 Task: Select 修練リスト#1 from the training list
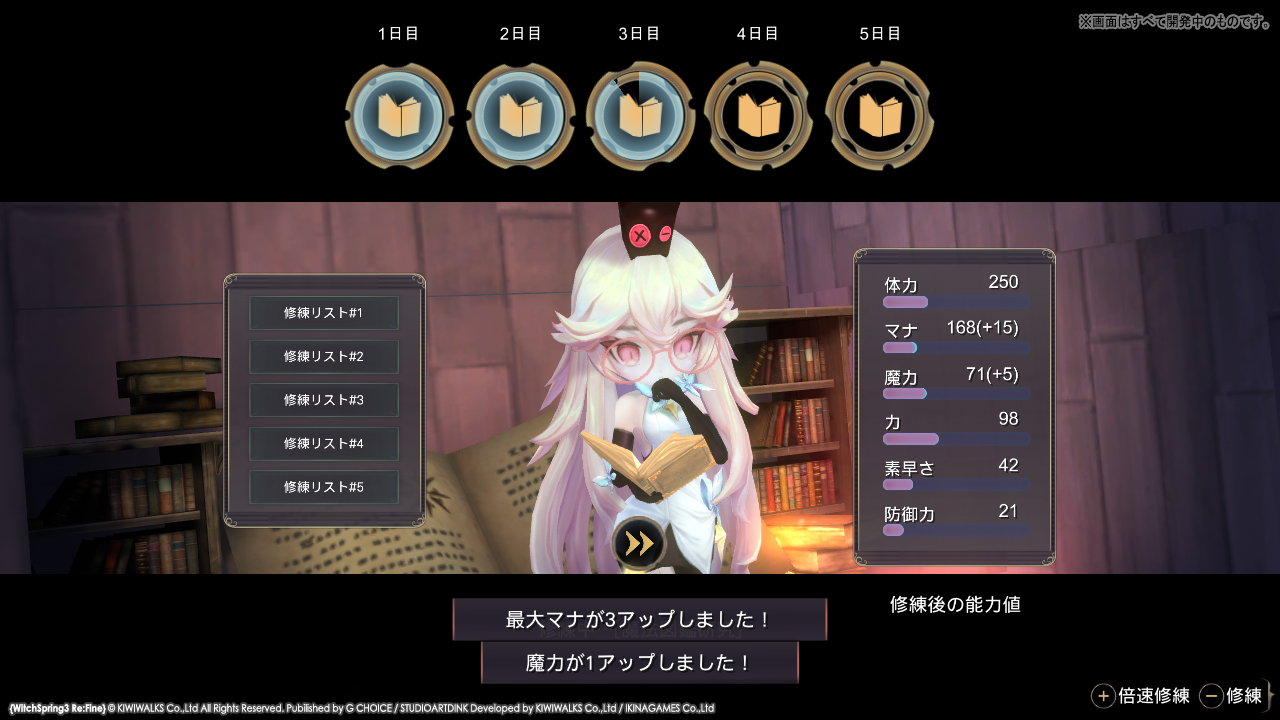[x=323, y=313]
